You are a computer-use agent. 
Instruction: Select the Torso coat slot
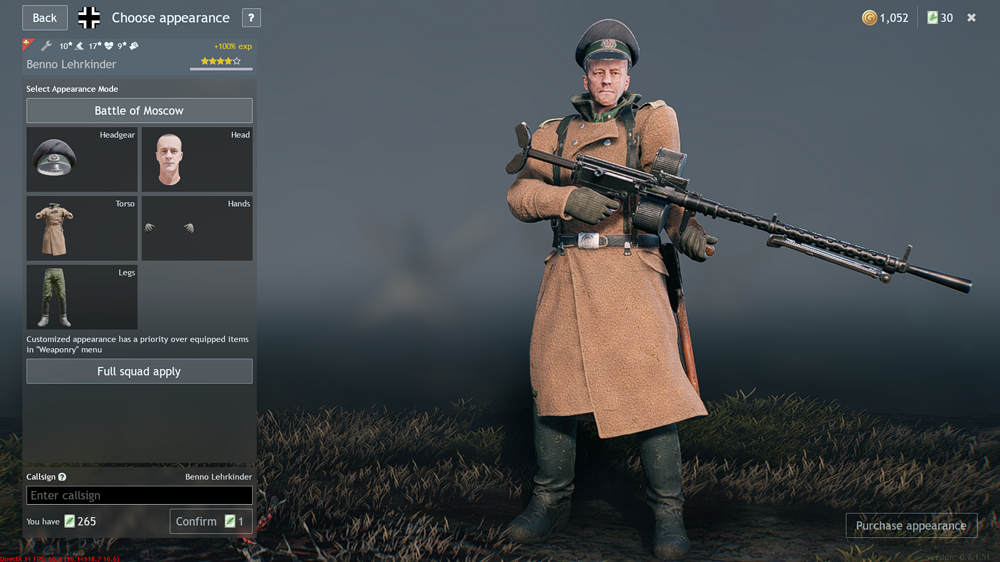(x=82, y=228)
